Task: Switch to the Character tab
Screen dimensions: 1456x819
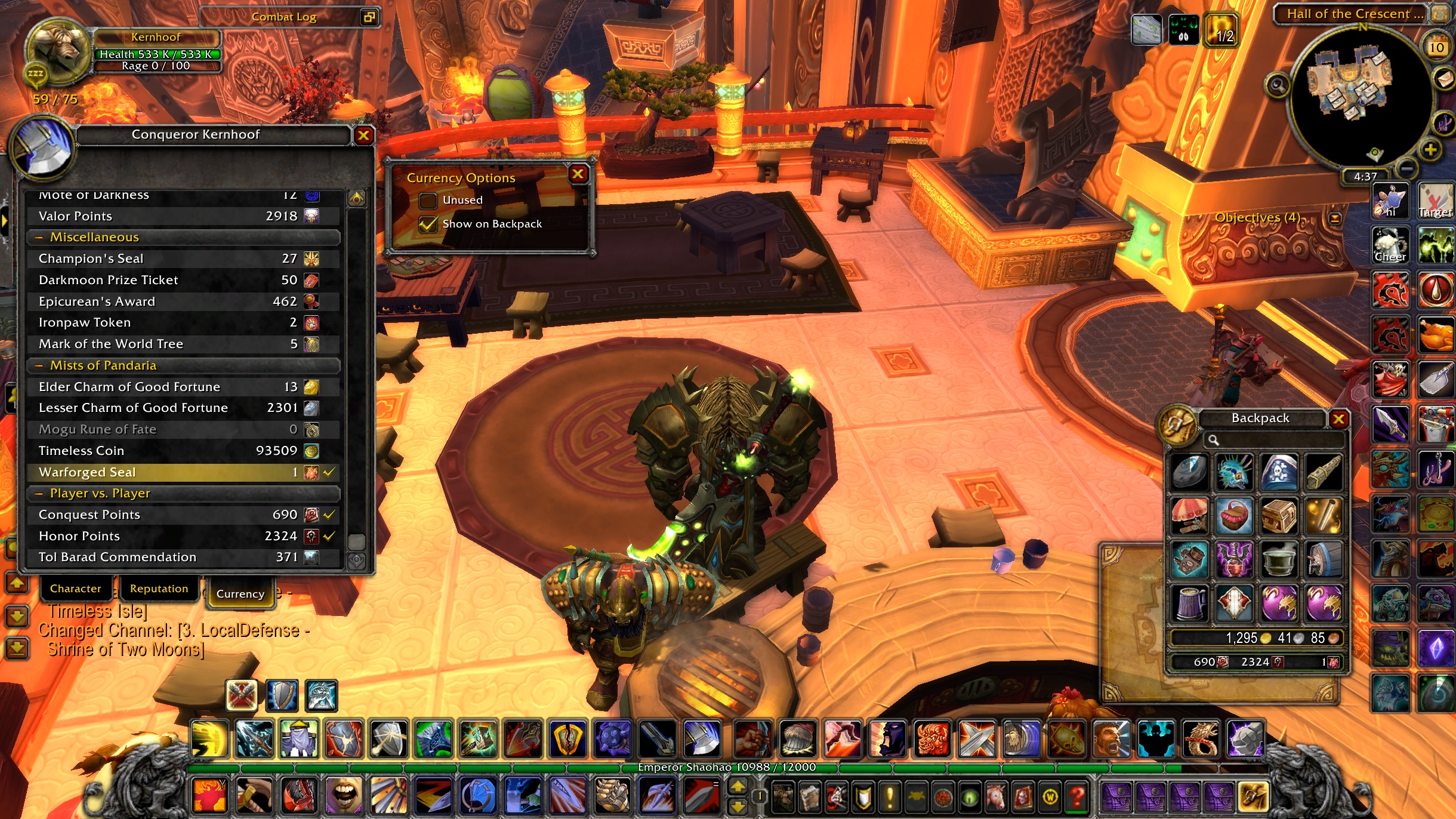Action: coord(75,589)
